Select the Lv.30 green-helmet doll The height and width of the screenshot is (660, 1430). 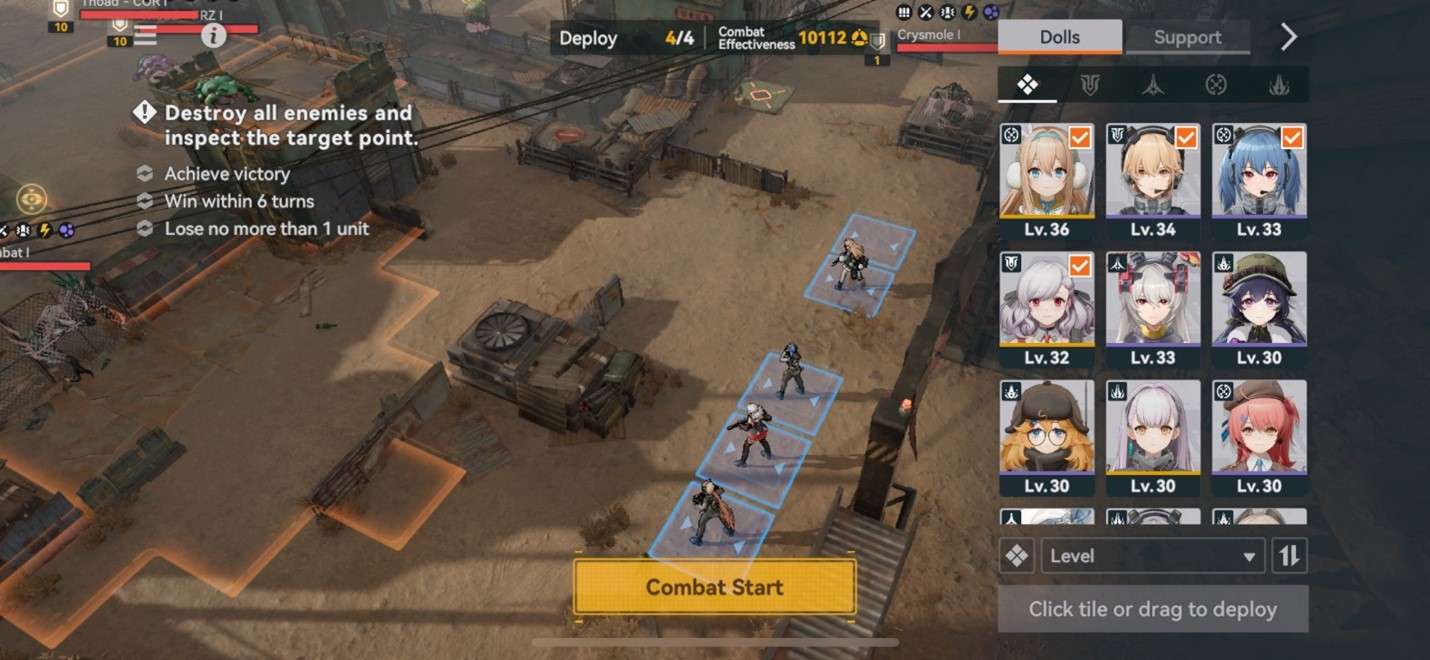(x=1258, y=309)
